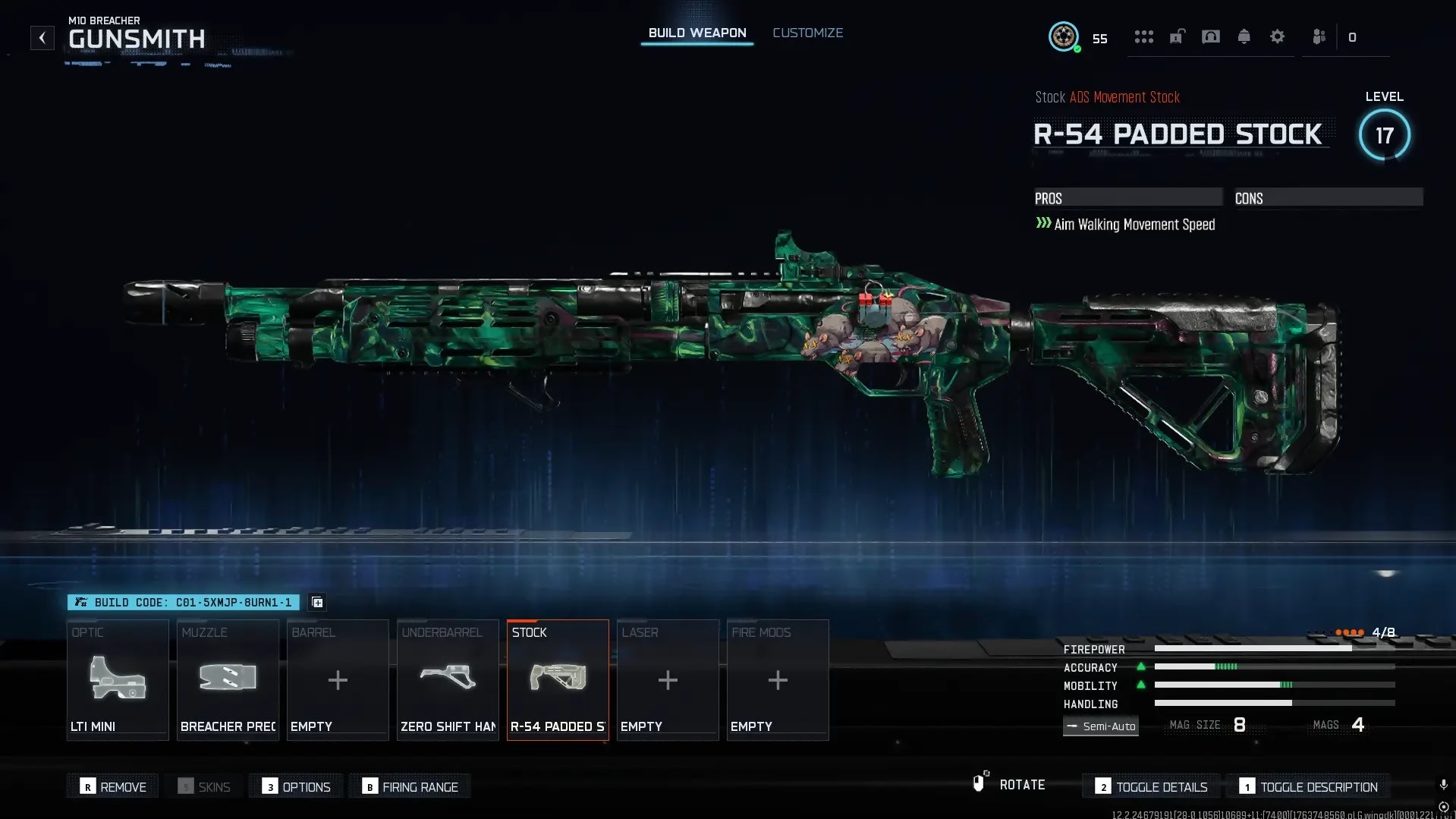Select the Zero Shift underbarrel slot
This screenshot has height=819, width=1456.
448,679
